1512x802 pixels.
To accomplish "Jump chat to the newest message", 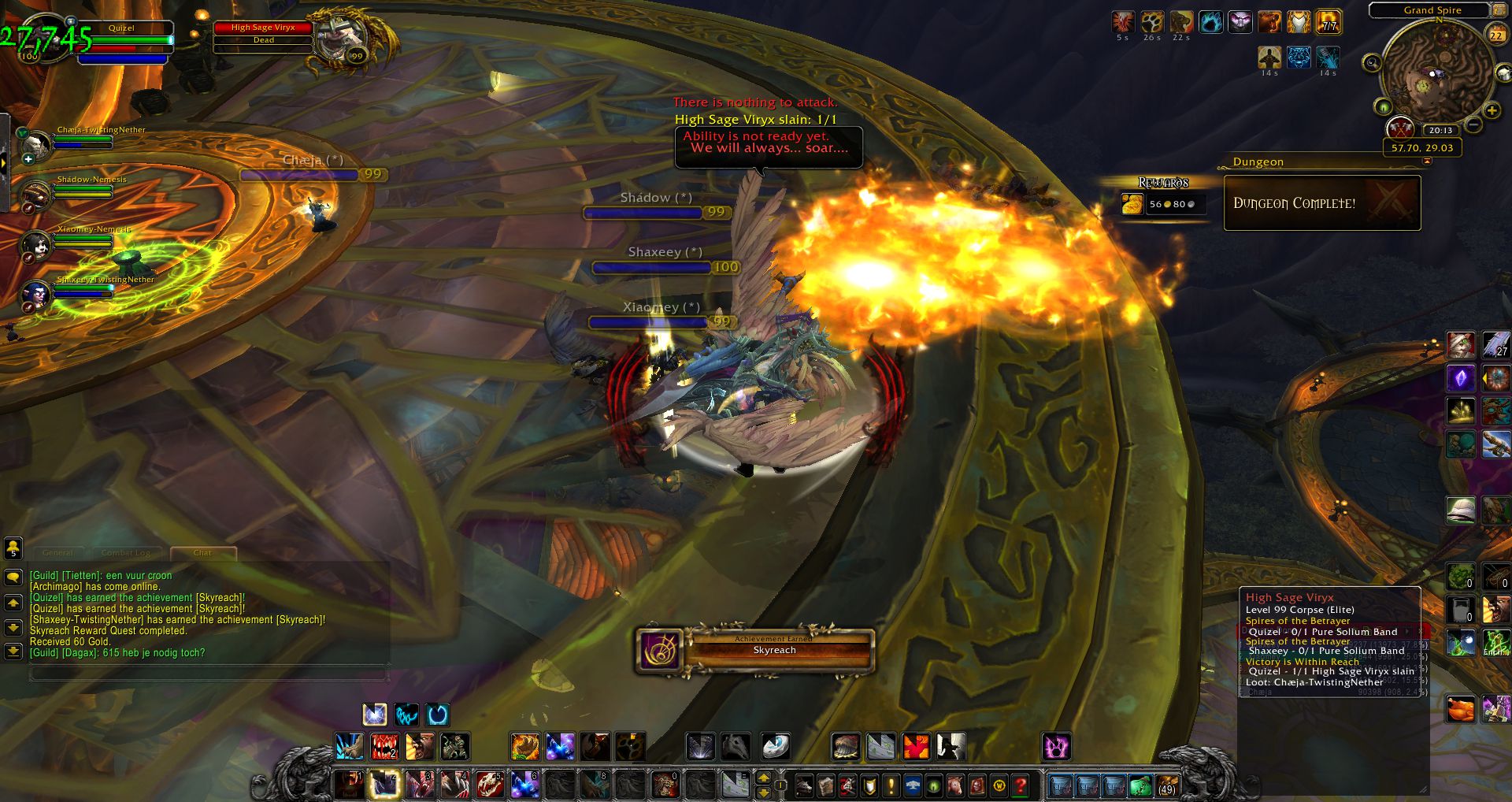I will pyautogui.click(x=13, y=652).
